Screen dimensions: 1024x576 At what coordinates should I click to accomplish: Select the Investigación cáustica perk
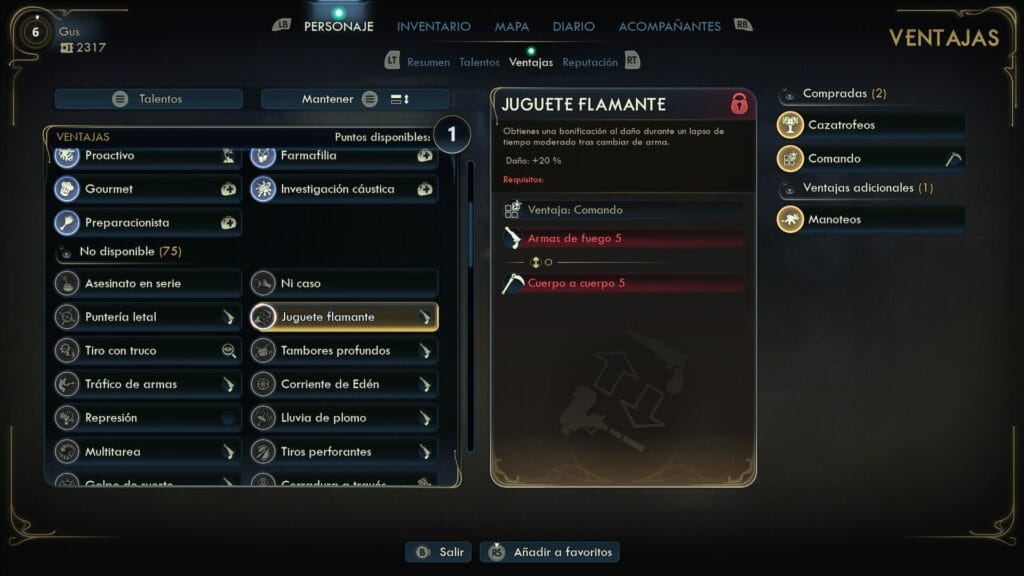[343, 189]
